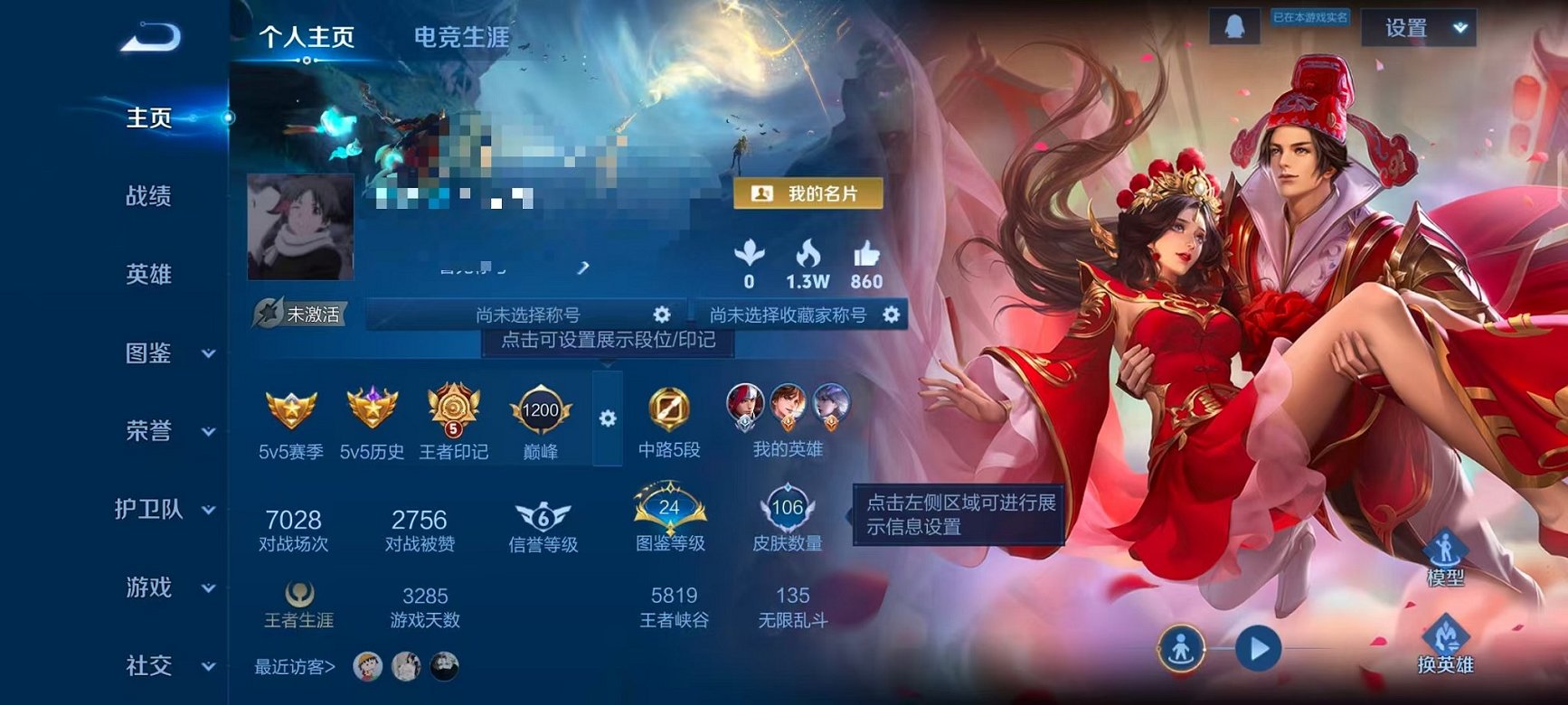1568x705 pixels.
Task: Open 最近访客 recent visitors list
Action: pos(294,665)
